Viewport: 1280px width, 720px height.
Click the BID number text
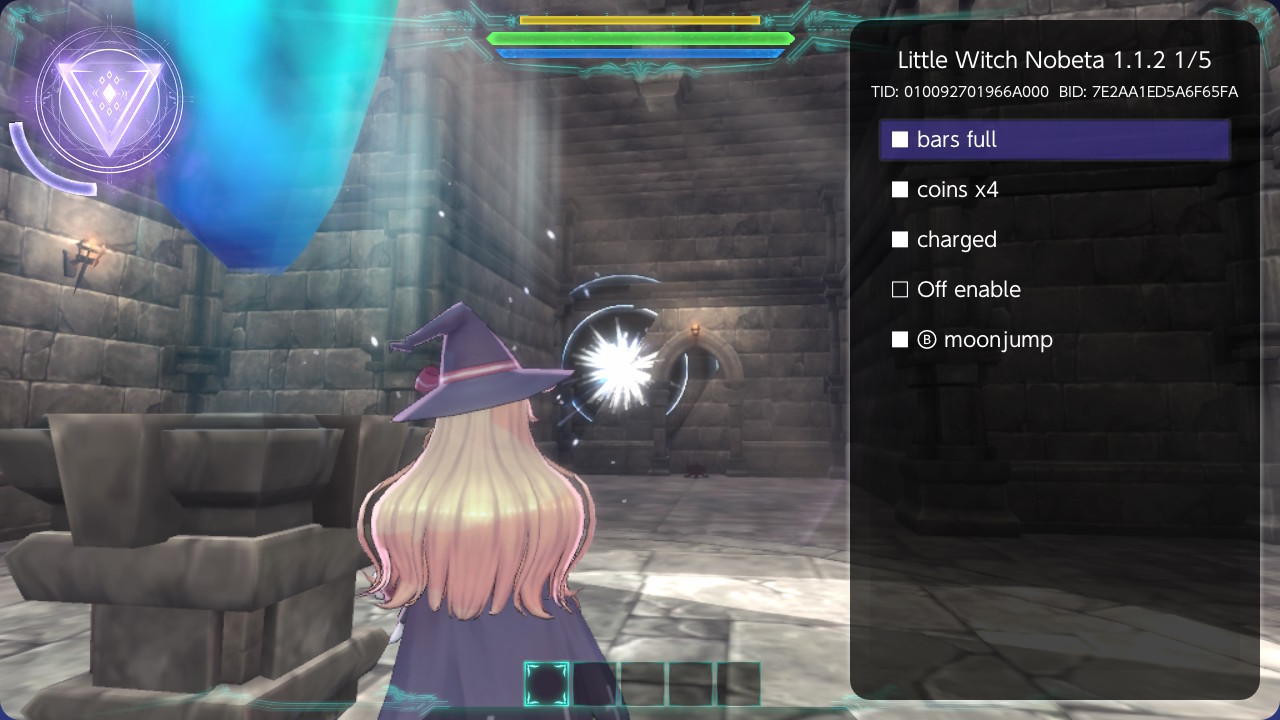(1150, 92)
